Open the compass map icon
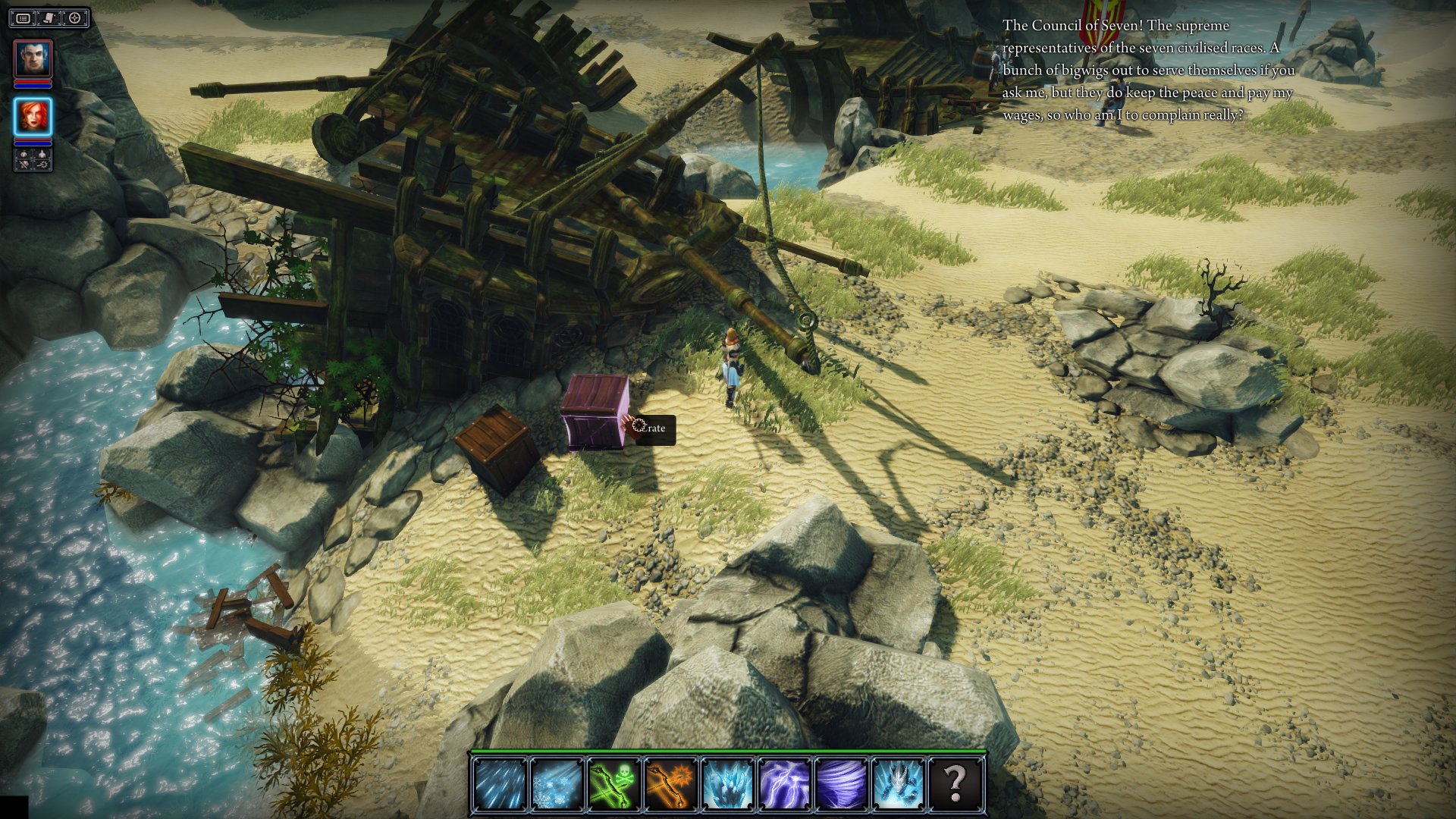The height and width of the screenshot is (819, 1456). tap(74, 18)
